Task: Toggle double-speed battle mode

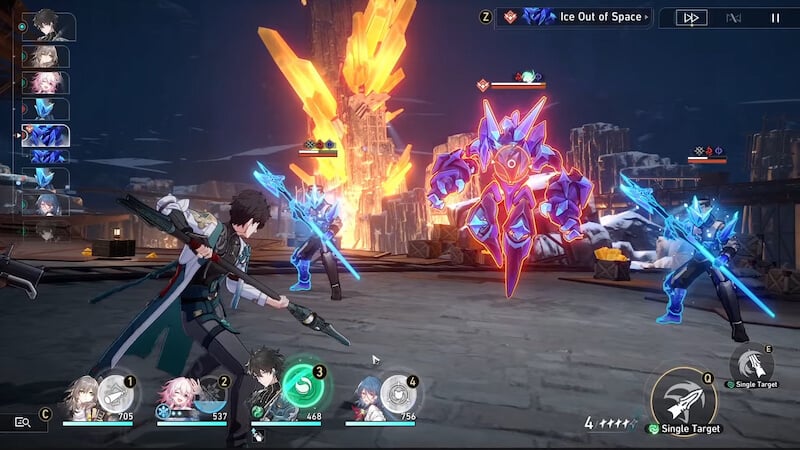Action: coord(691,17)
